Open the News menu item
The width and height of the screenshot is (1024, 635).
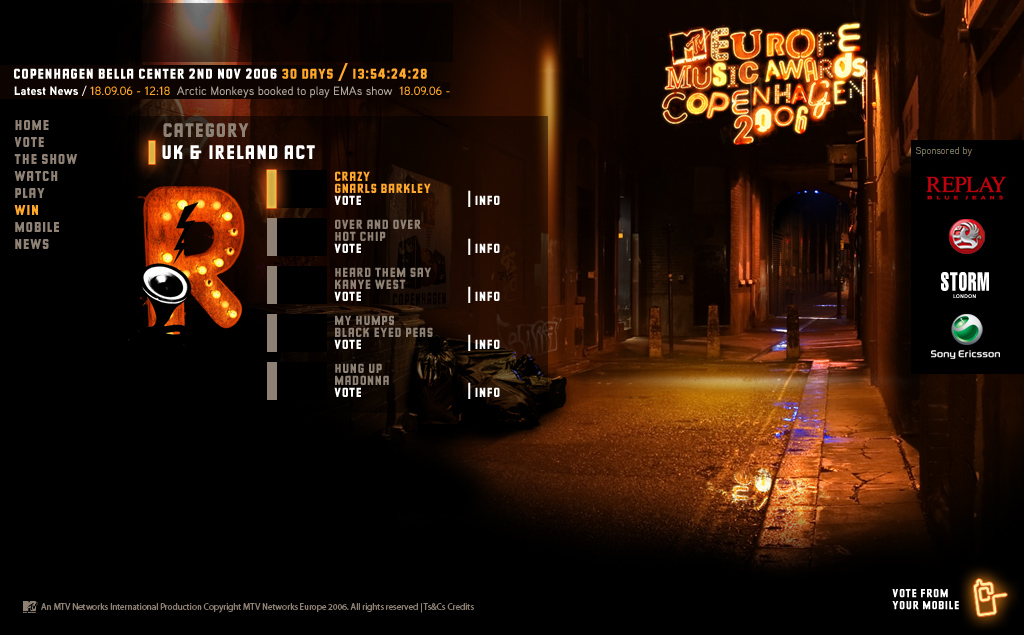[31, 244]
